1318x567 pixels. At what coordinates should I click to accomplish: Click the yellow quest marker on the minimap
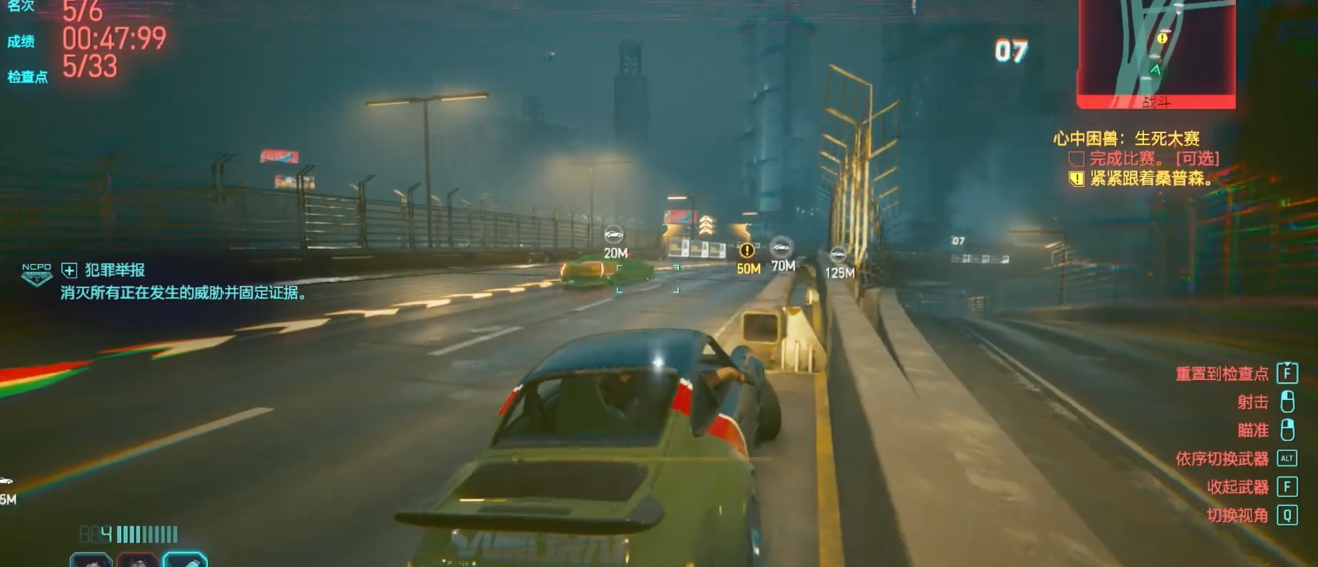click(1162, 38)
